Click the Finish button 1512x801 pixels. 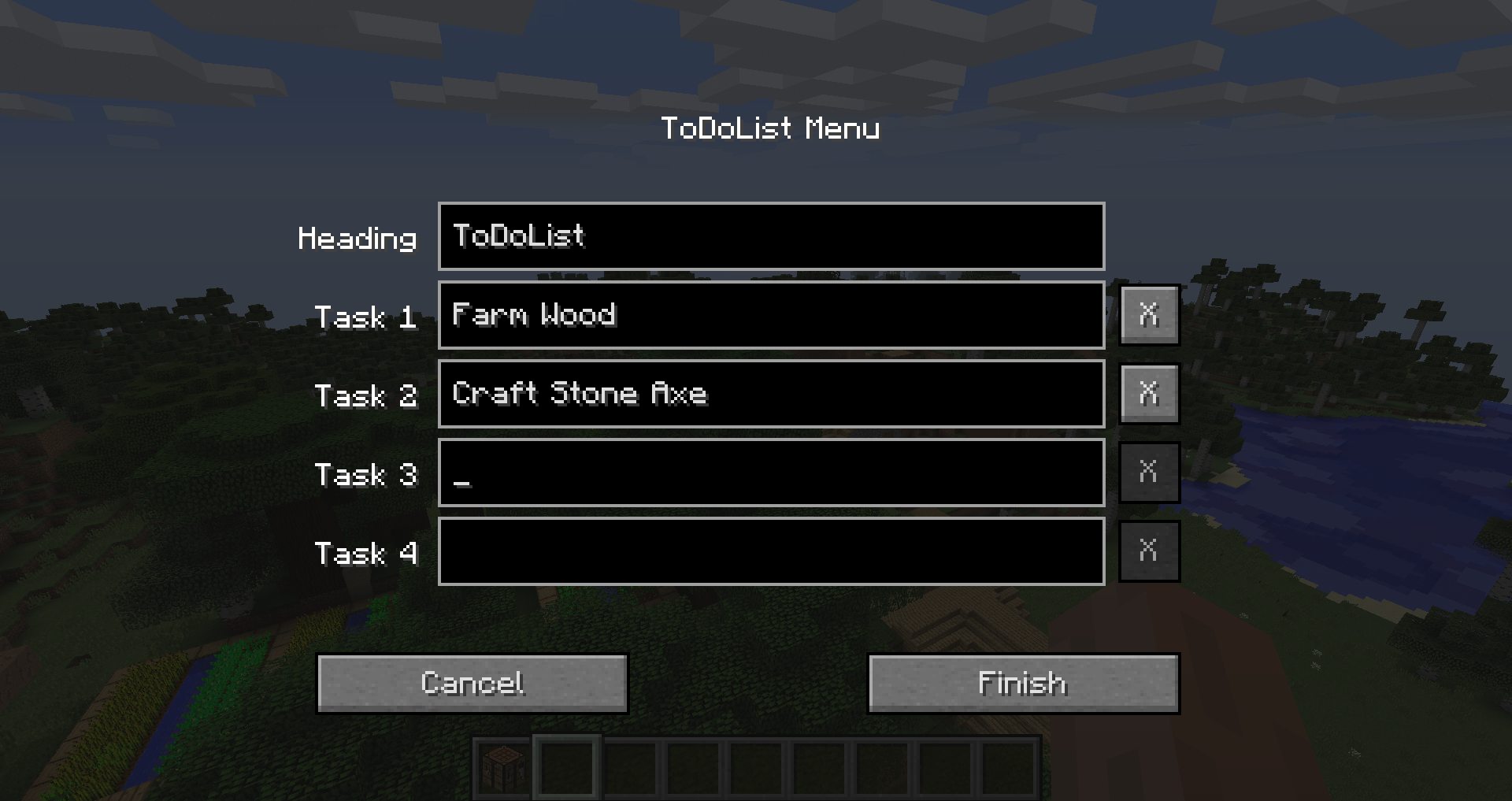[1021, 683]
